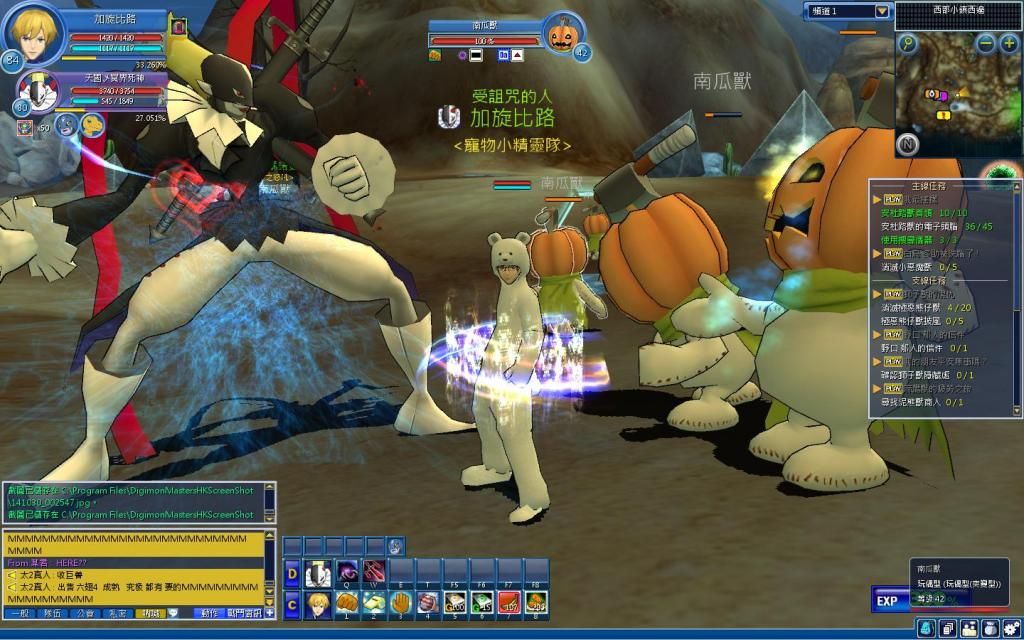Screen dimensions: 1024x640
Task: Open the 動作 actions button
Action: coord(209,613)
